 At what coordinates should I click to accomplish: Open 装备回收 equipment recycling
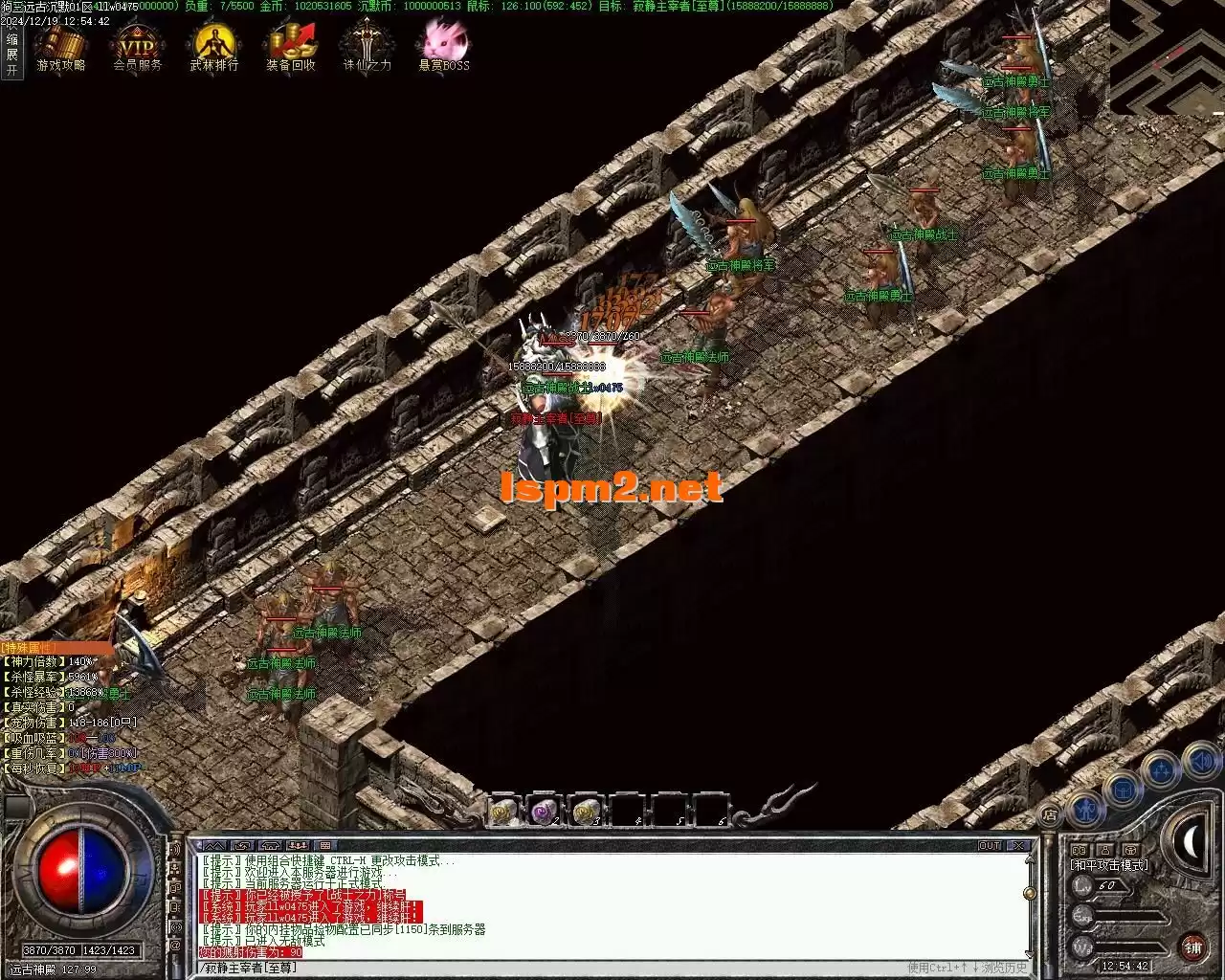291,46
